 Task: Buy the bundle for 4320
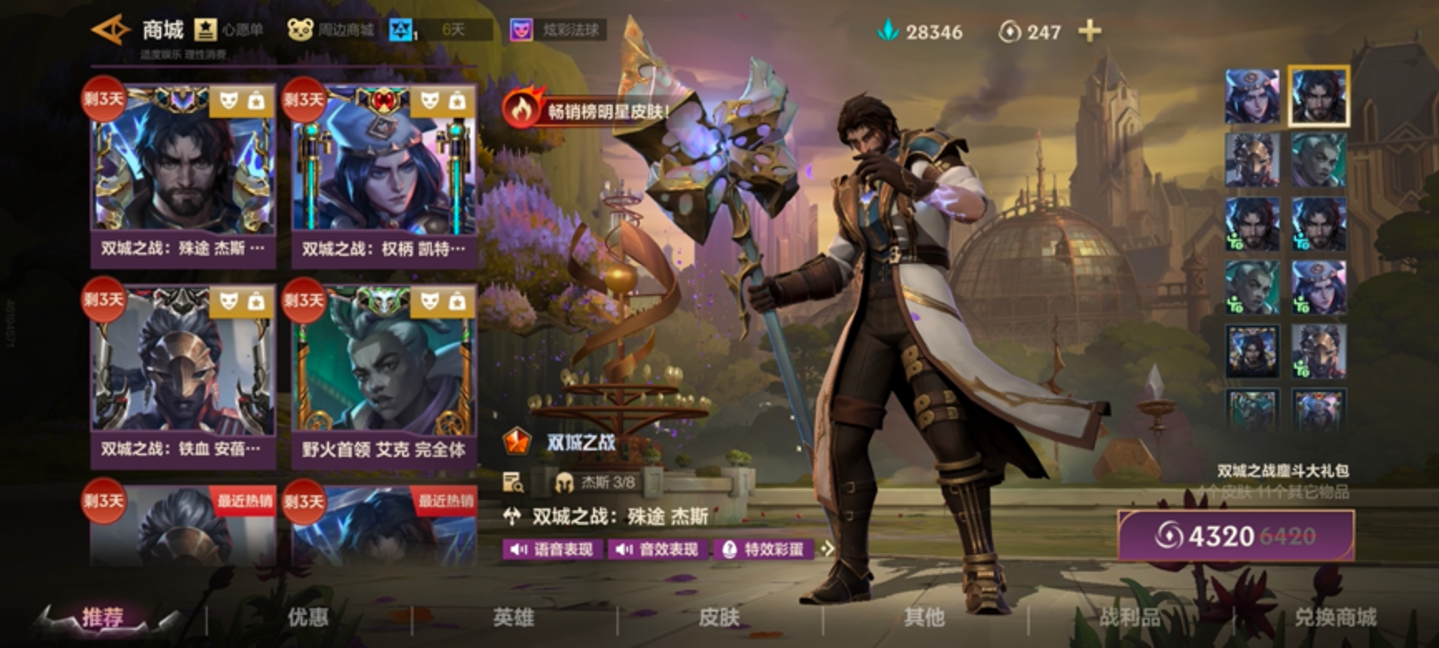pos(1236,536)
